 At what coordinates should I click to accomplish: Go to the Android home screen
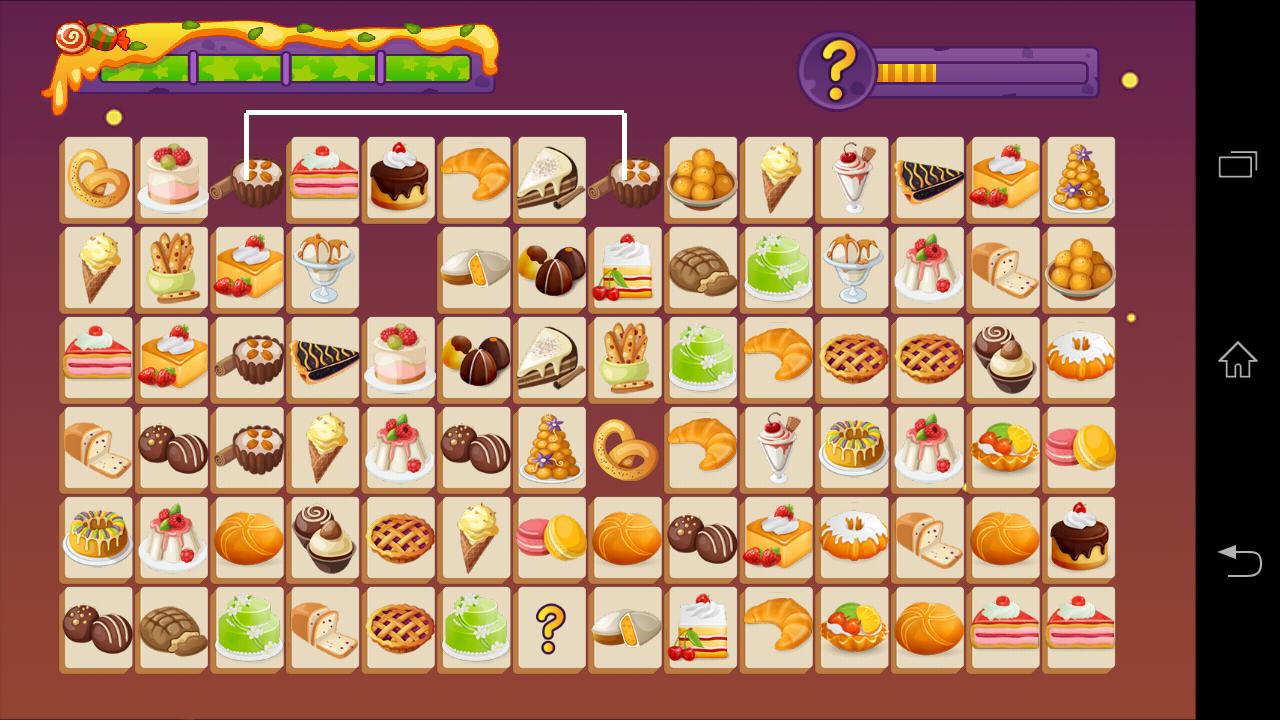(1238, 360)
